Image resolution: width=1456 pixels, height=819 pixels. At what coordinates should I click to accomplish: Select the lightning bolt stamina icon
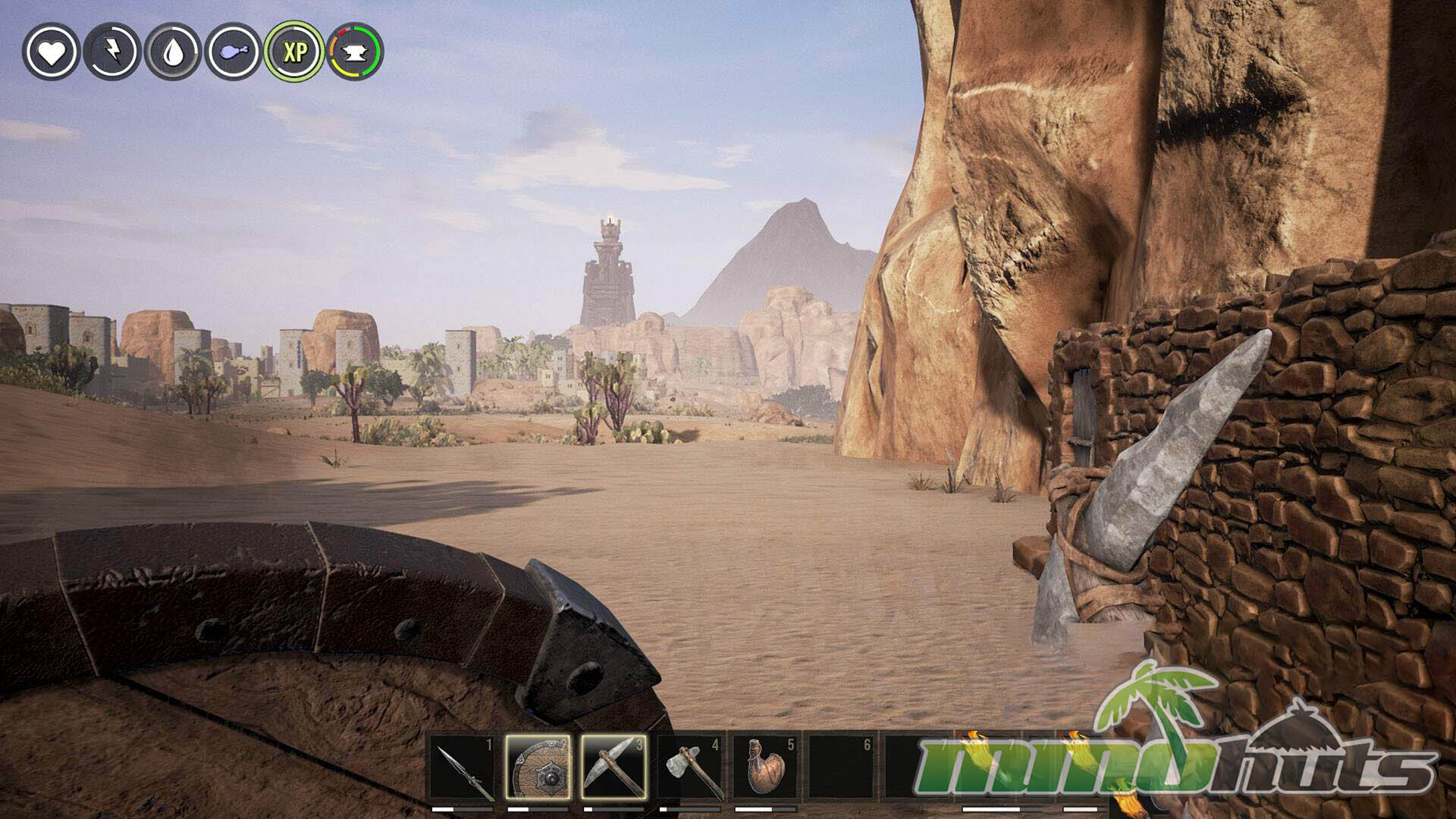(111, 52)
